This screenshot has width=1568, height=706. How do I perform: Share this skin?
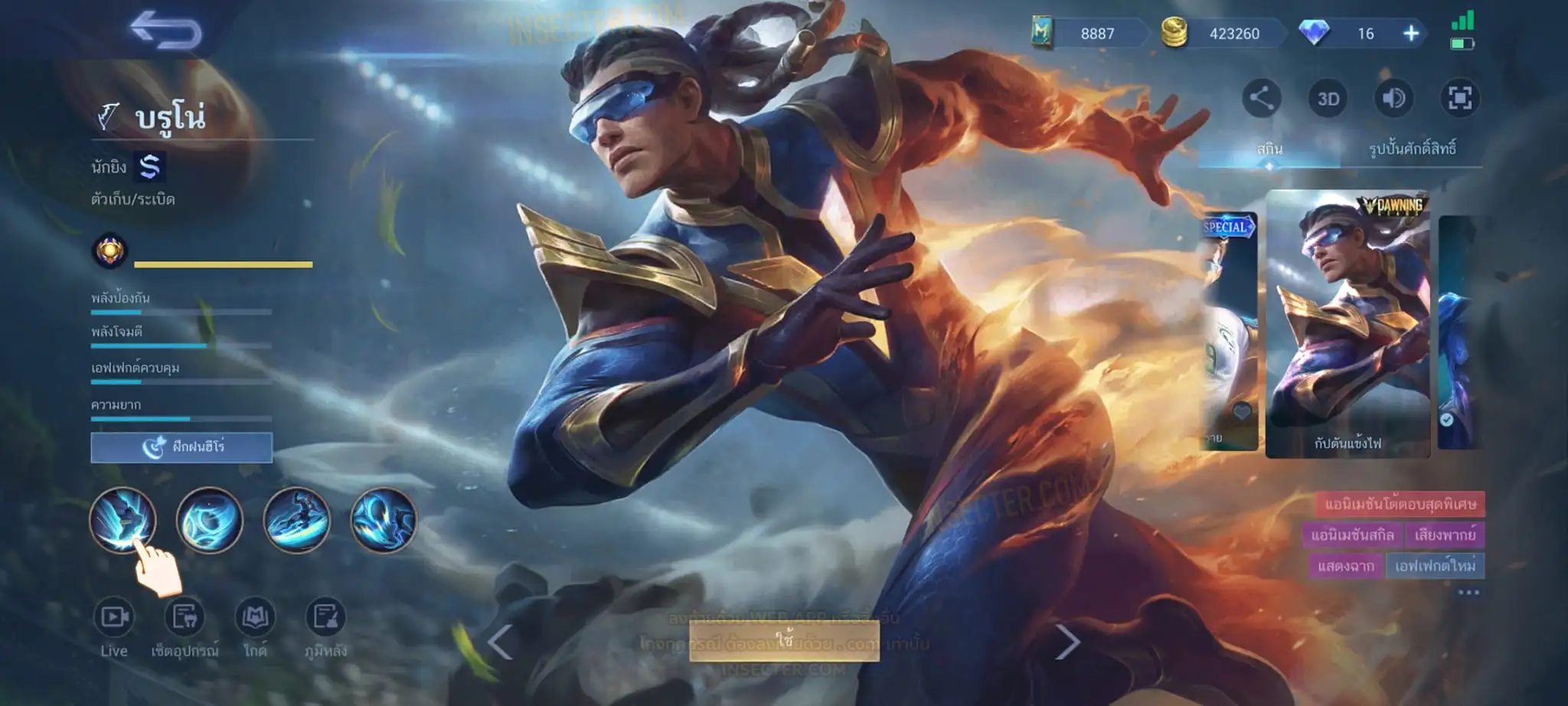pyautogui.click(x=1261, y=98)
